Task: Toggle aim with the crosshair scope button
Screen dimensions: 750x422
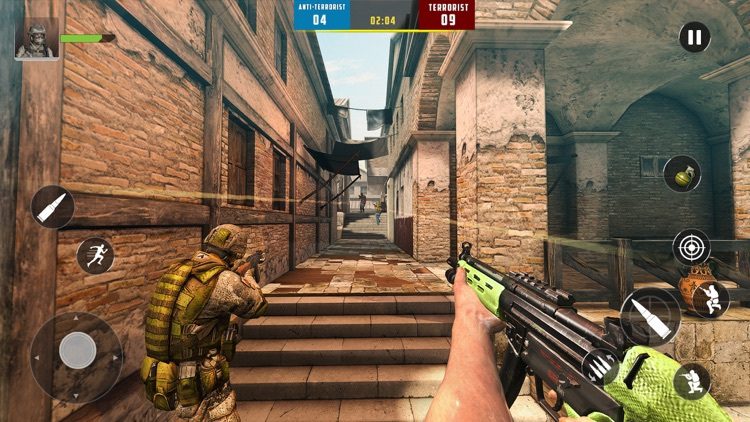Action: coord(691,248)
